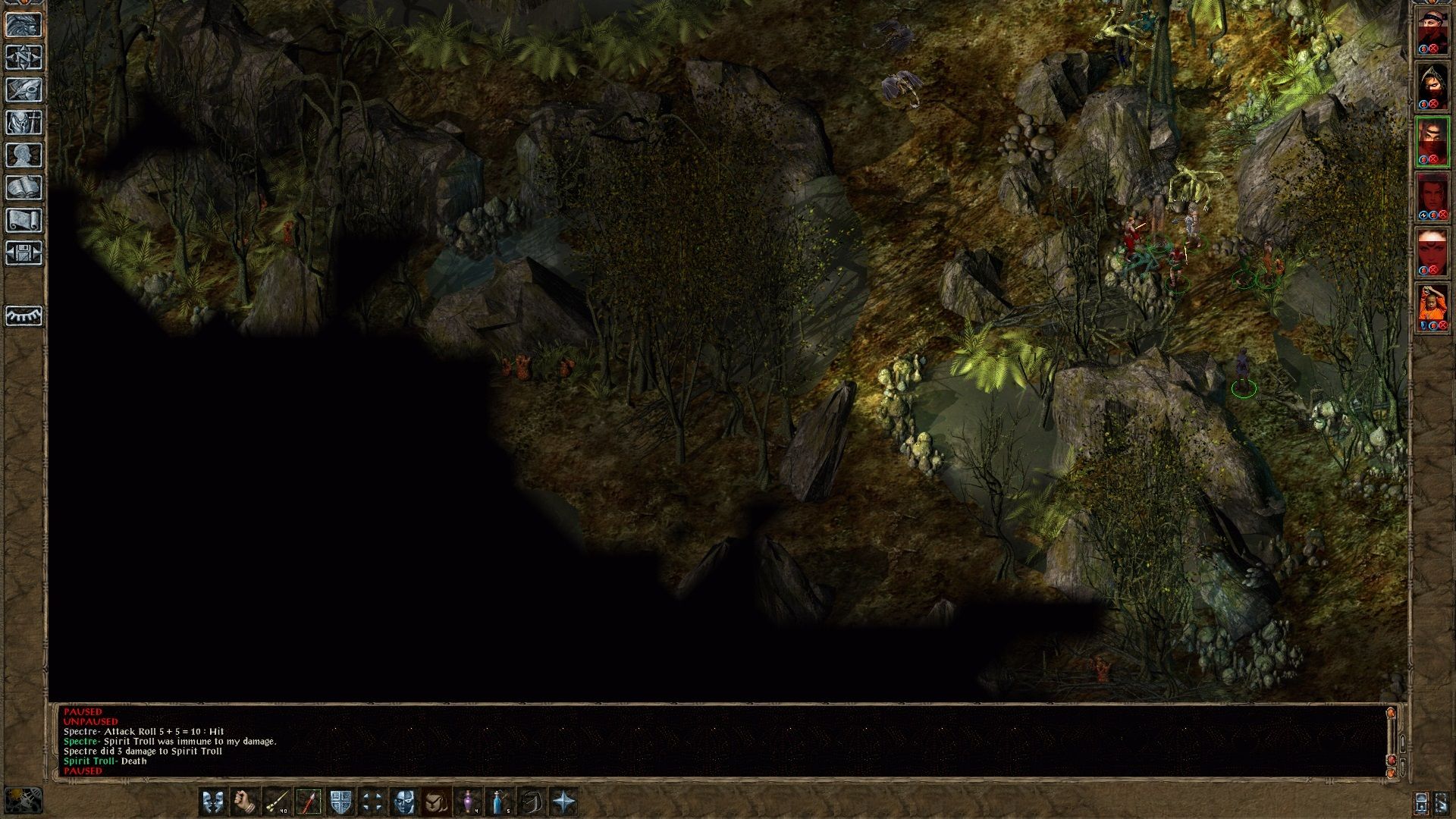The image size is (1456, 819).
Task: Open the options floppy disk button
Action: [x=24, y=253]
